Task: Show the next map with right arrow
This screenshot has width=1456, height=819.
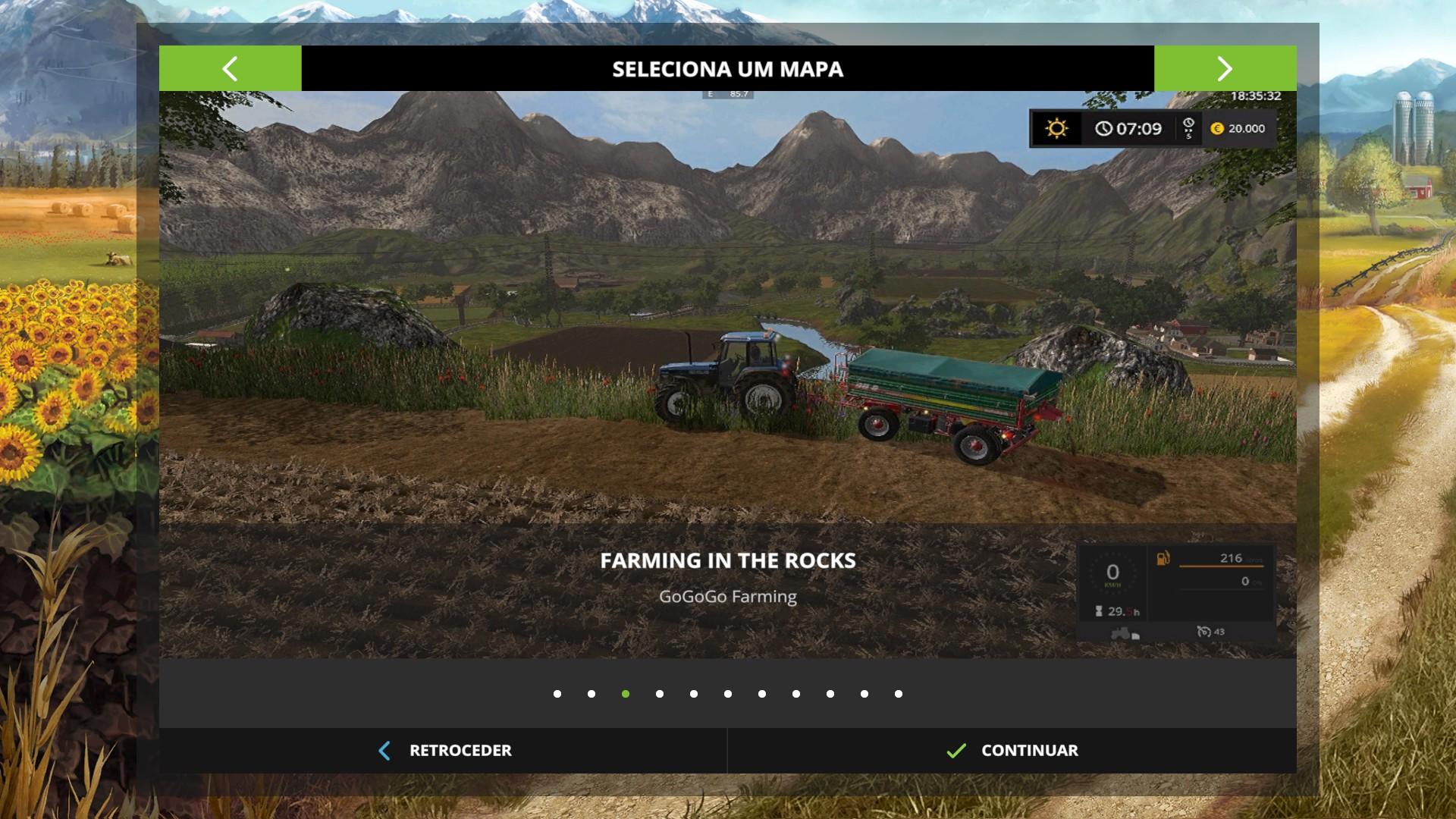Action: tap(1225, 69)
